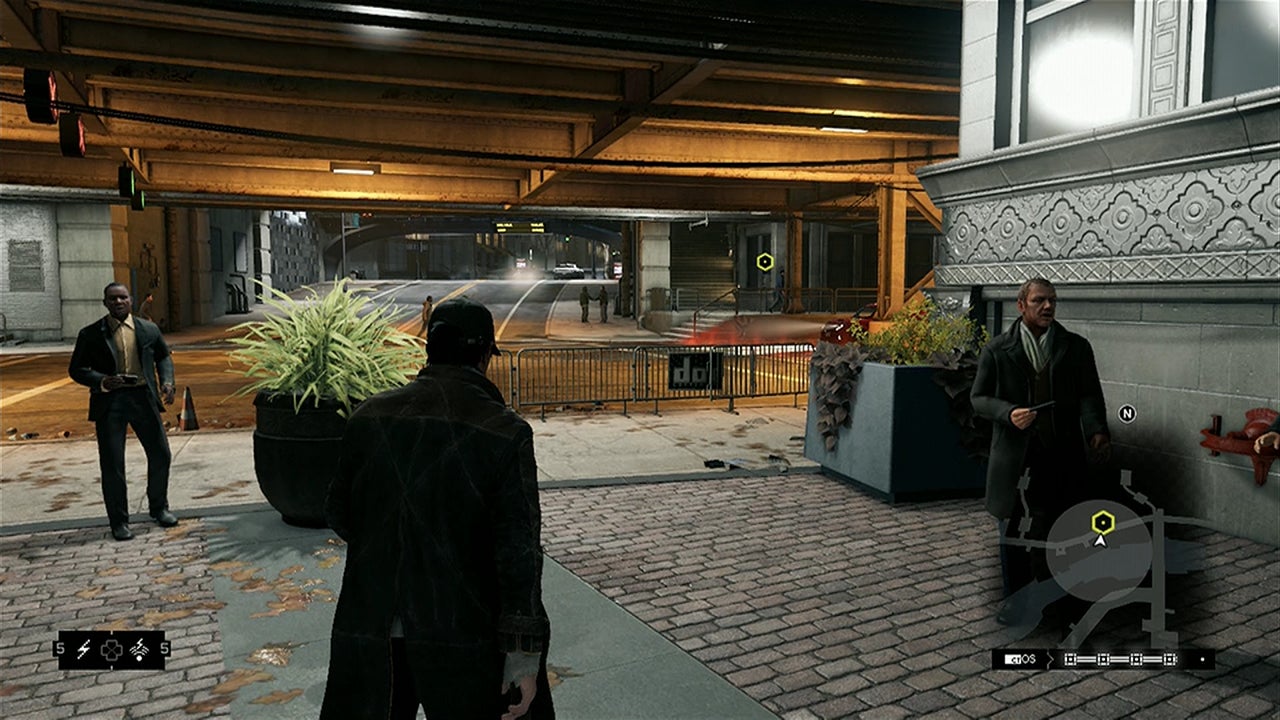
Task: Select the north compass indicator
Action: pos(1127,414)
